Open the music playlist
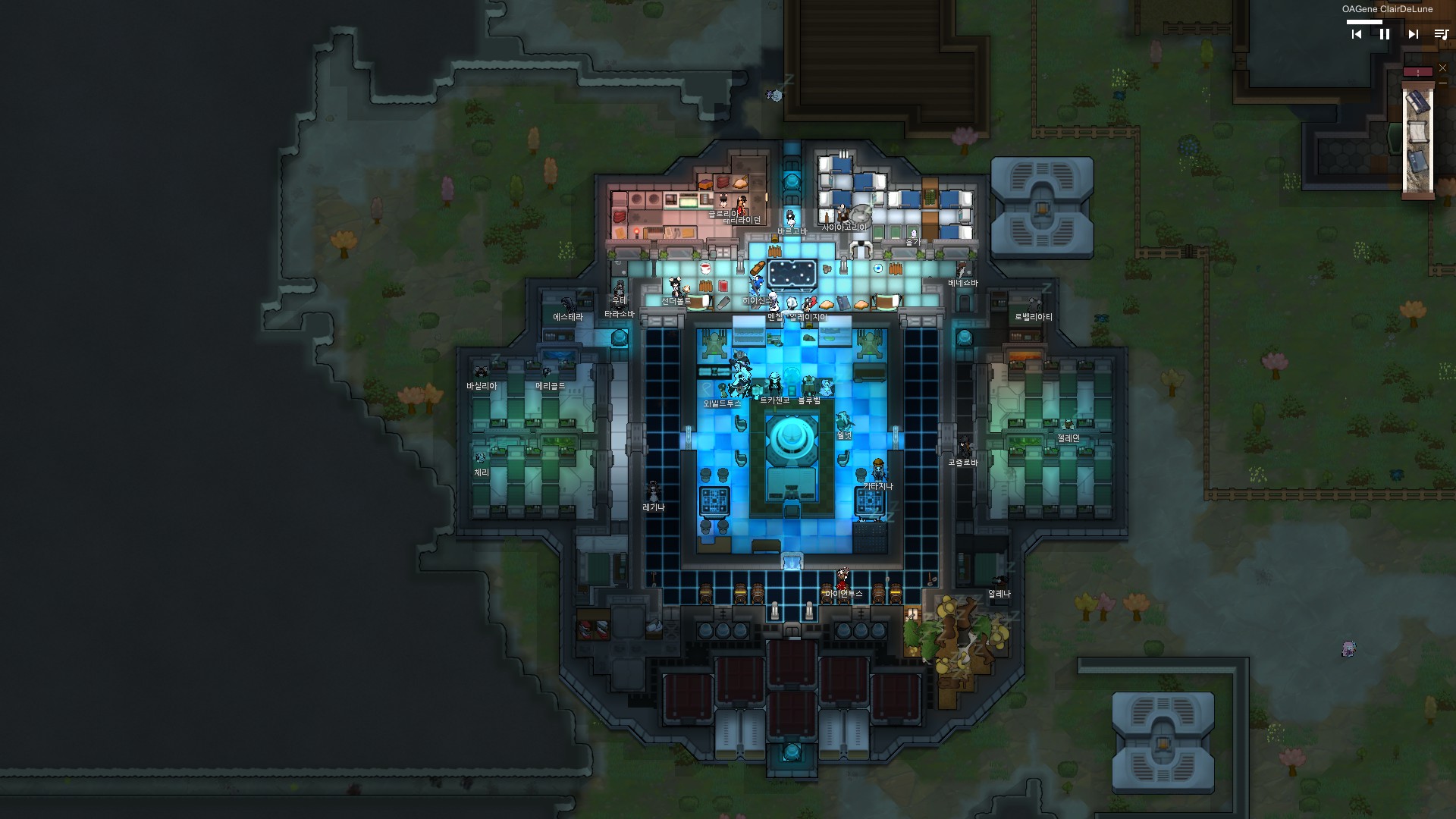1456x819 pixels. tap(1441, 34)
